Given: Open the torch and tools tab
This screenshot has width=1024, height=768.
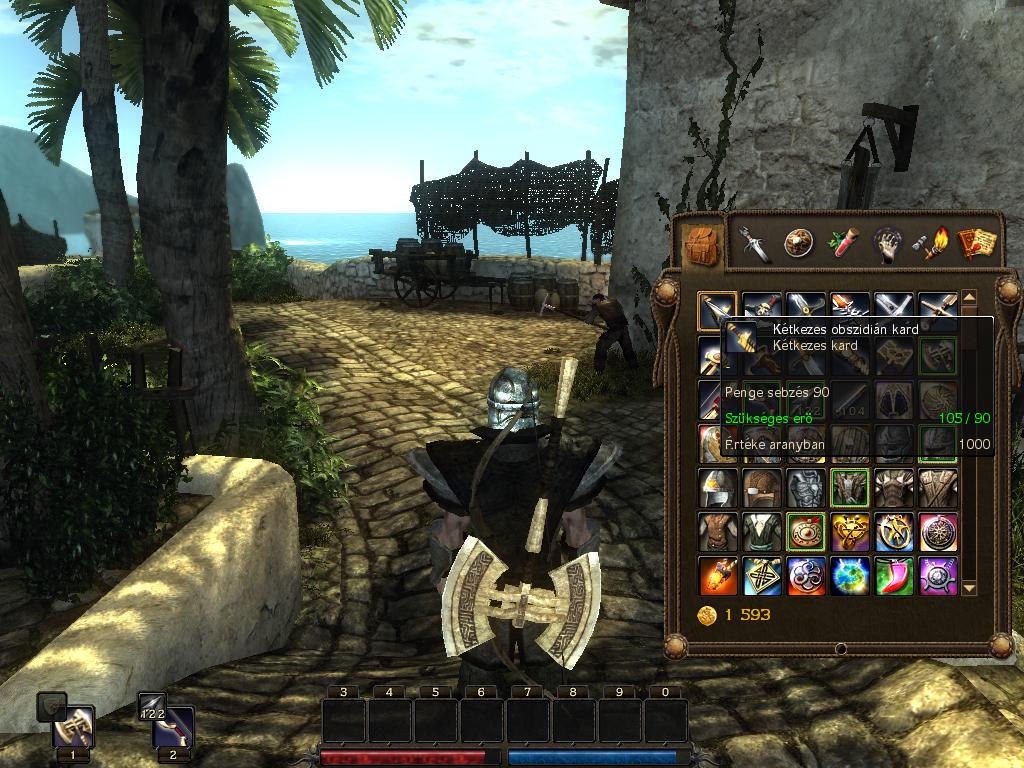Looking at the screenshot, I should (x=932, y=243).
